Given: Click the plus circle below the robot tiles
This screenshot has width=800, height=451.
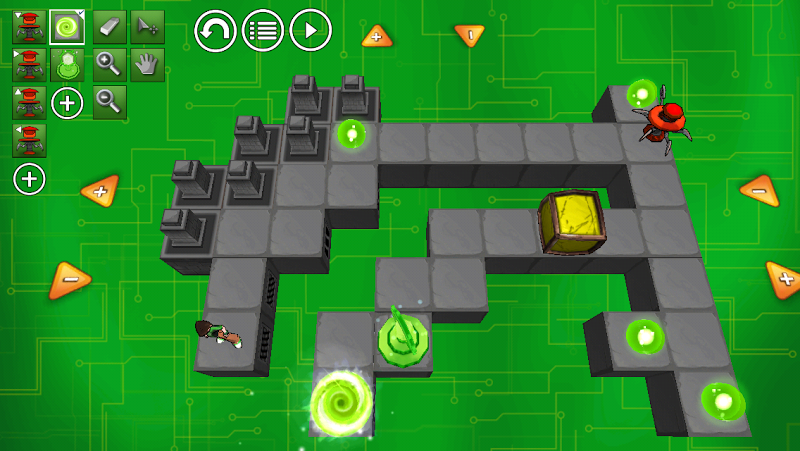Looking at the screenshot, I should click(30, 179).
